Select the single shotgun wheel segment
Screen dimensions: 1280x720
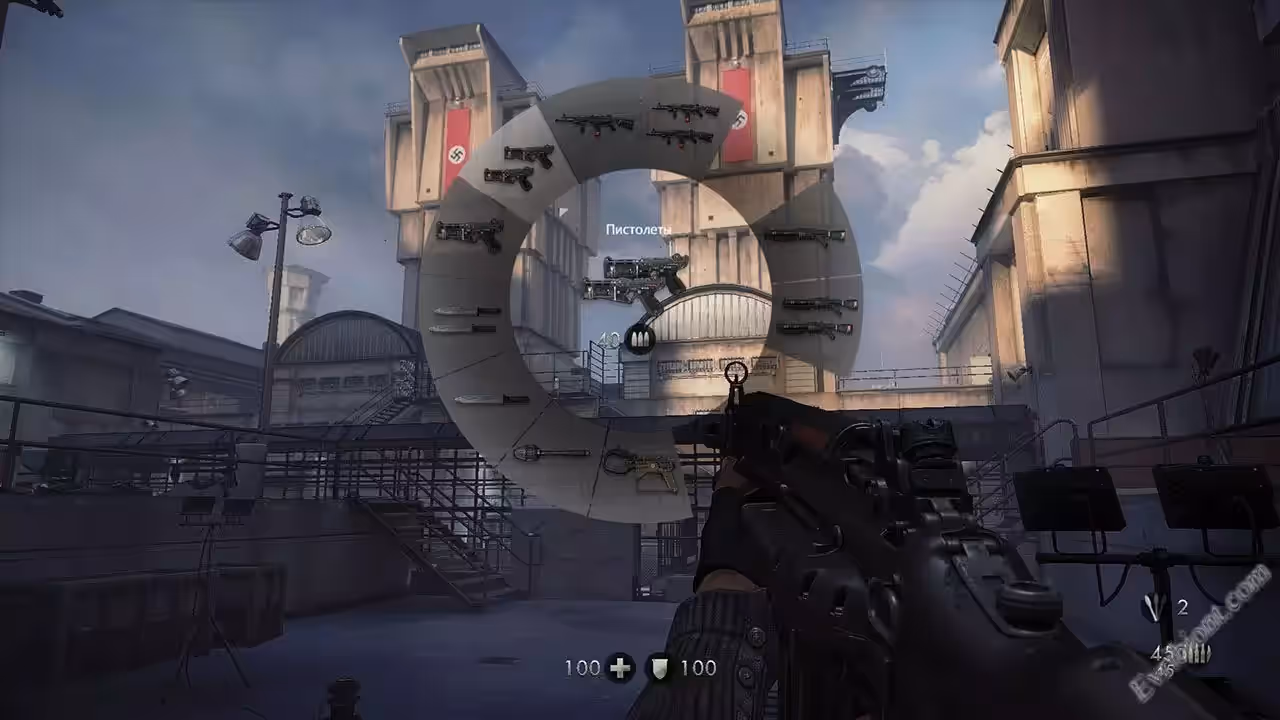click(x=804, y=237)
